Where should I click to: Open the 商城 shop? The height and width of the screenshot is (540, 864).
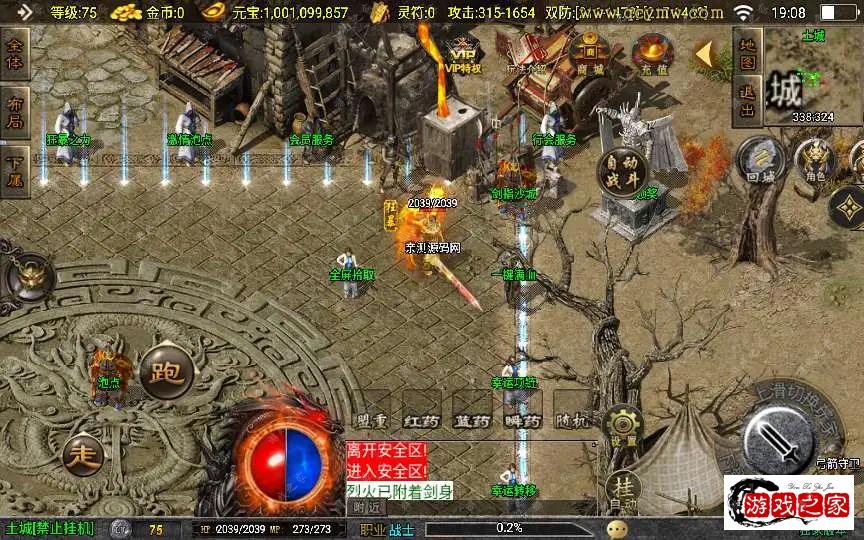click(x=590, y=53)
